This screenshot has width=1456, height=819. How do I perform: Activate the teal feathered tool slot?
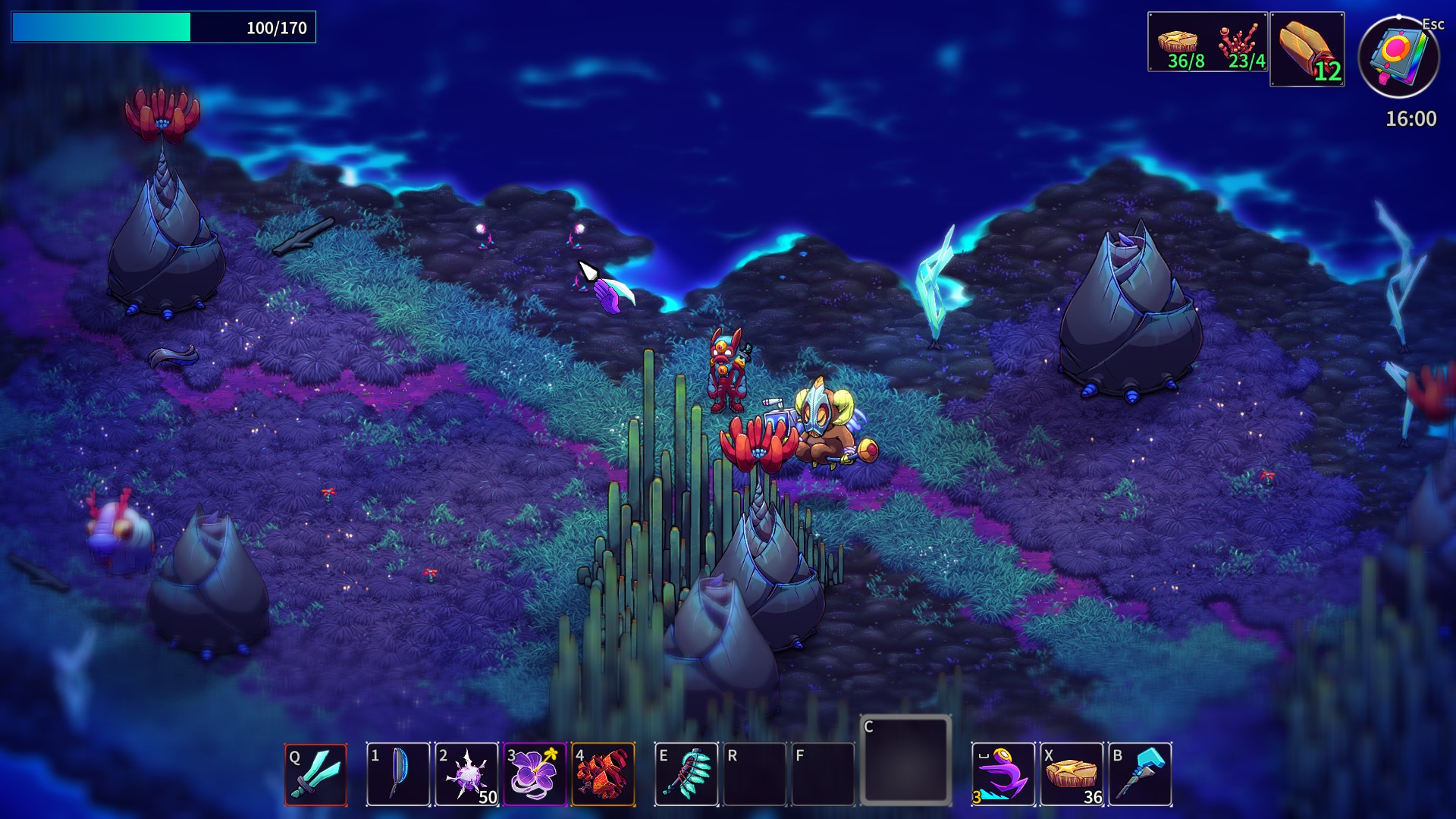point(686,774)
